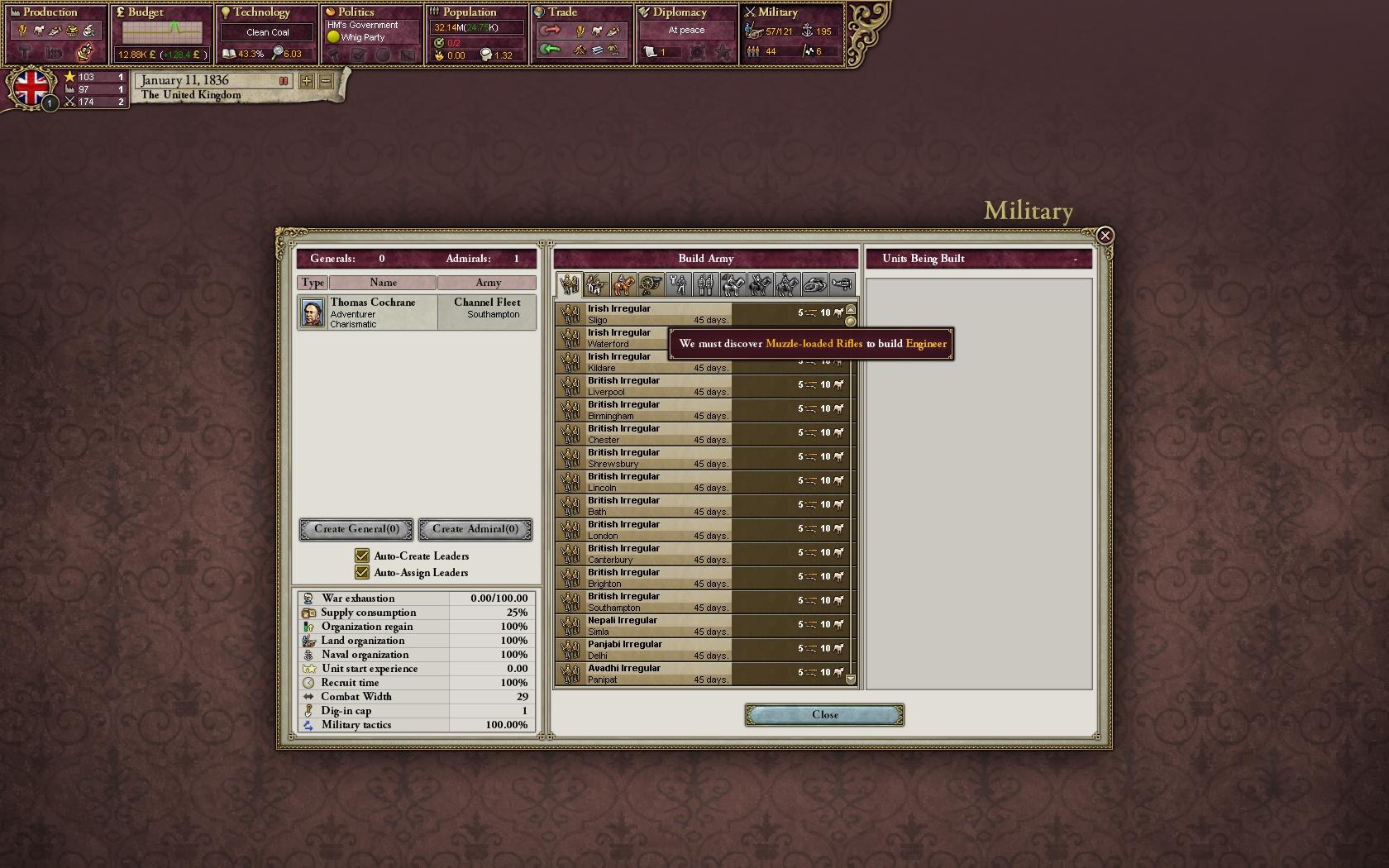Disable Auto-Assign Leaders
Viewport: 1389px width, 868px height.
coord(362,572)
